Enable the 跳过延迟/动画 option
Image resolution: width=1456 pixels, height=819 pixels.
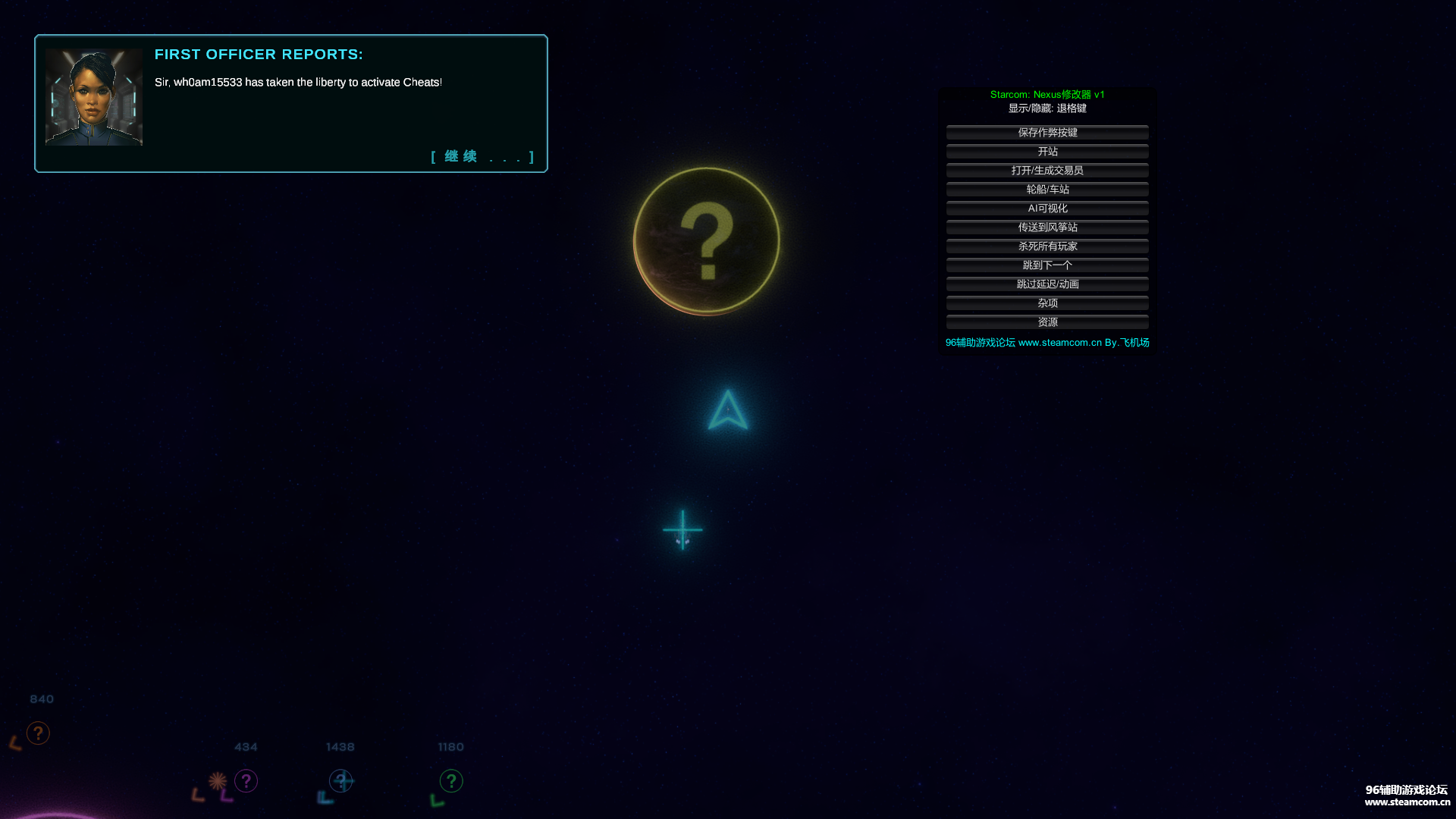(1047, 284)
